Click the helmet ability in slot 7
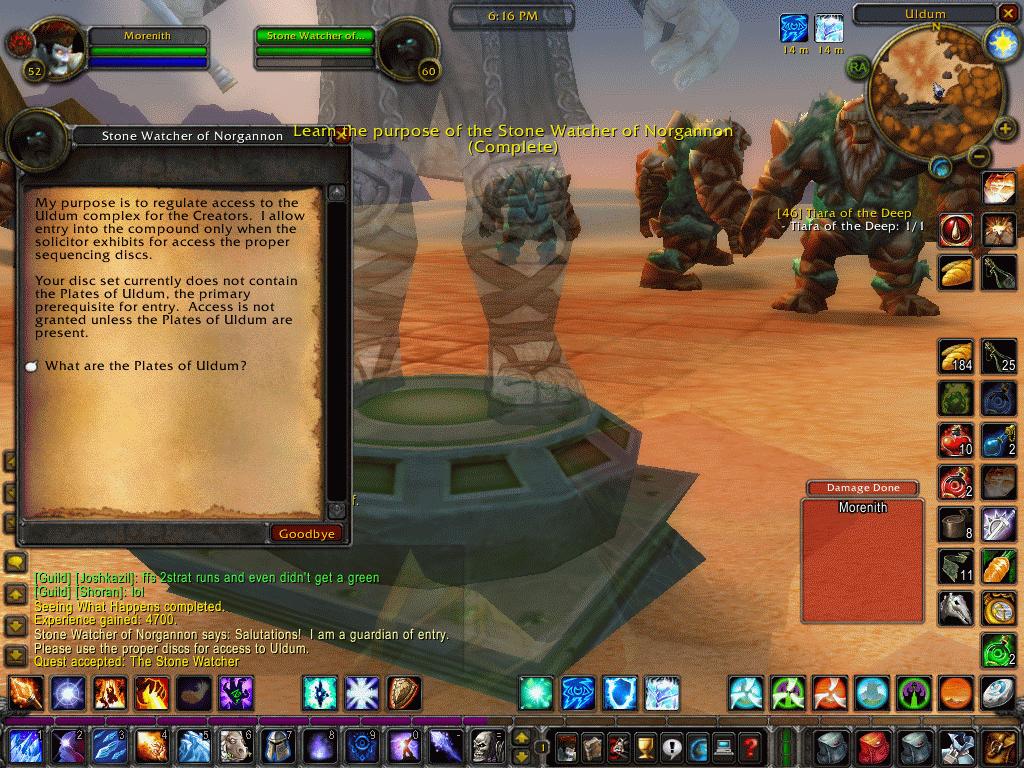This screenshot has width=1024, height=768. 277,746
